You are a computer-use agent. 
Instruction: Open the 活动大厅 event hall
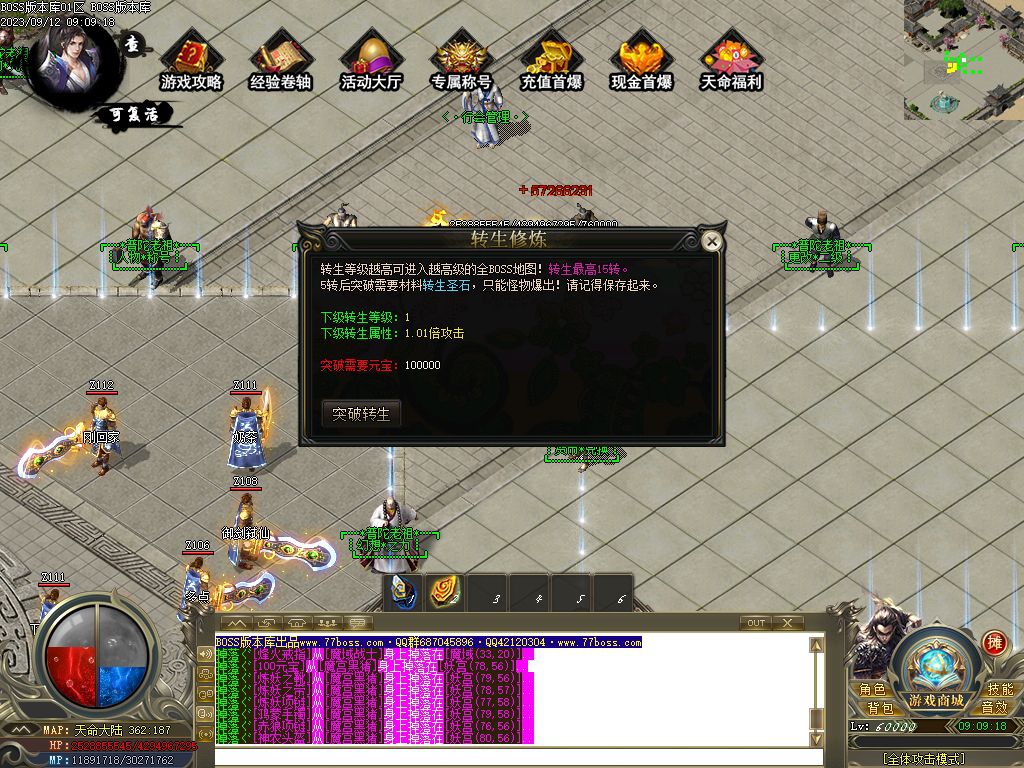coord(371,63)
